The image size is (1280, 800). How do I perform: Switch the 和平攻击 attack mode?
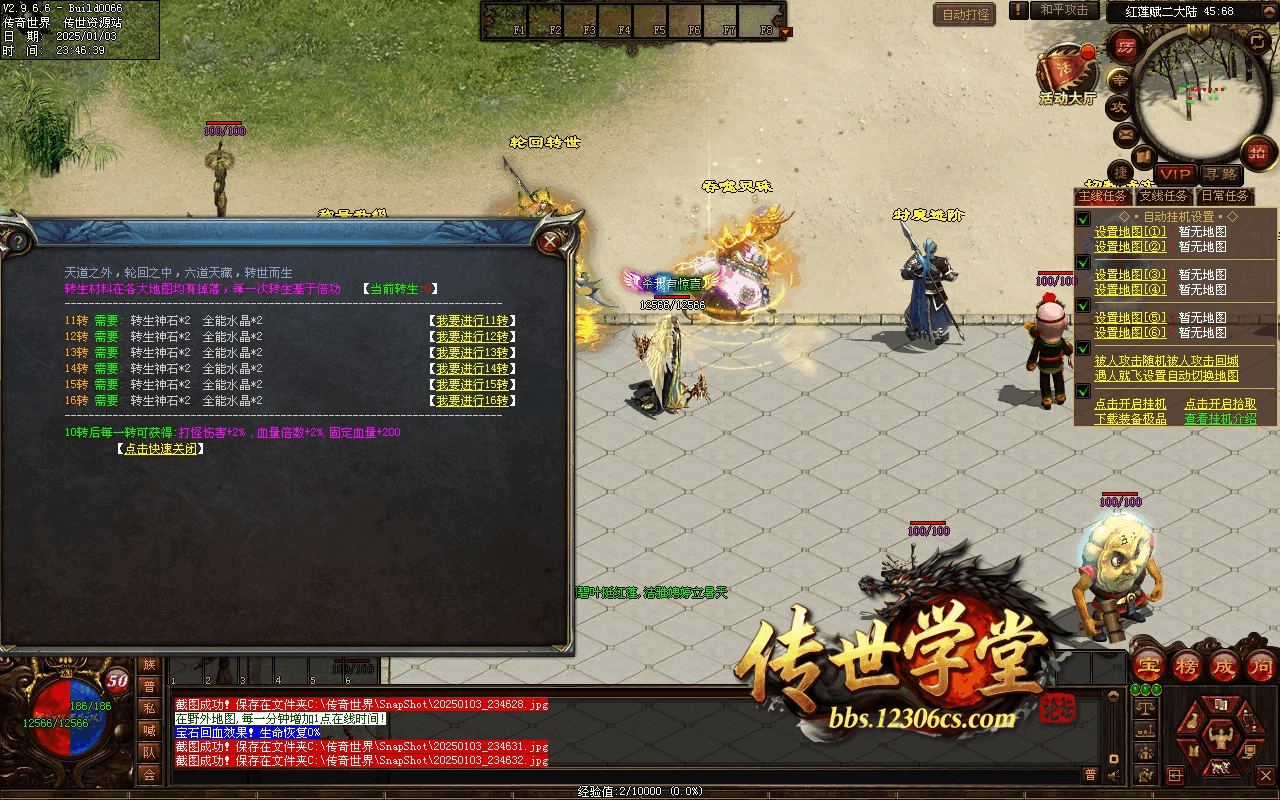click(1064, 10)
